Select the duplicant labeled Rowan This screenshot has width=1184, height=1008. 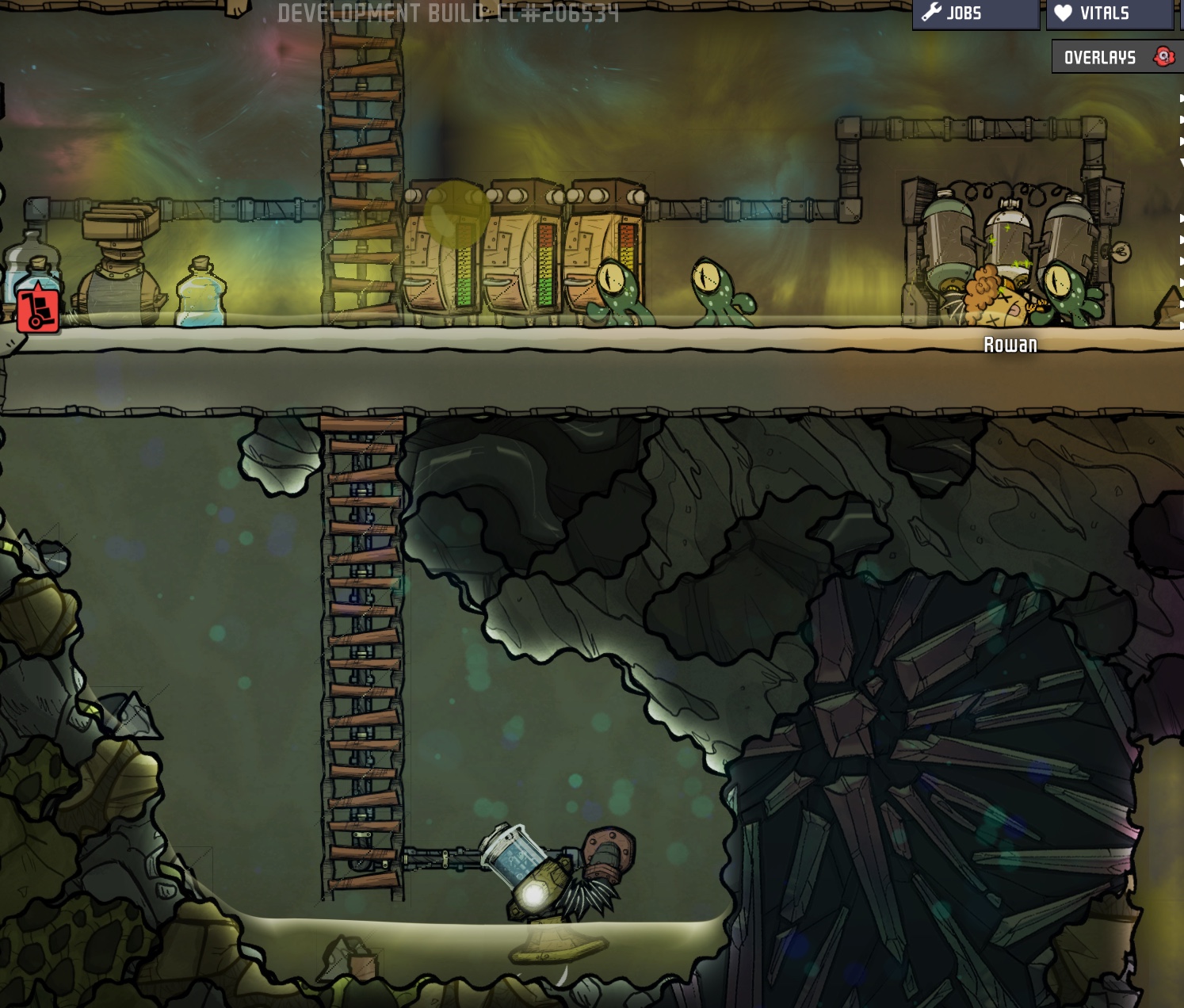(x=995, y=301)
